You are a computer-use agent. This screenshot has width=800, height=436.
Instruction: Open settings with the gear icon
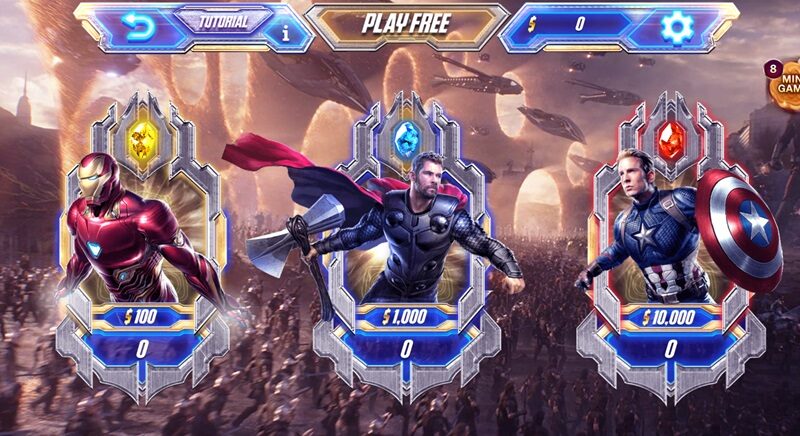pos(677,25)
